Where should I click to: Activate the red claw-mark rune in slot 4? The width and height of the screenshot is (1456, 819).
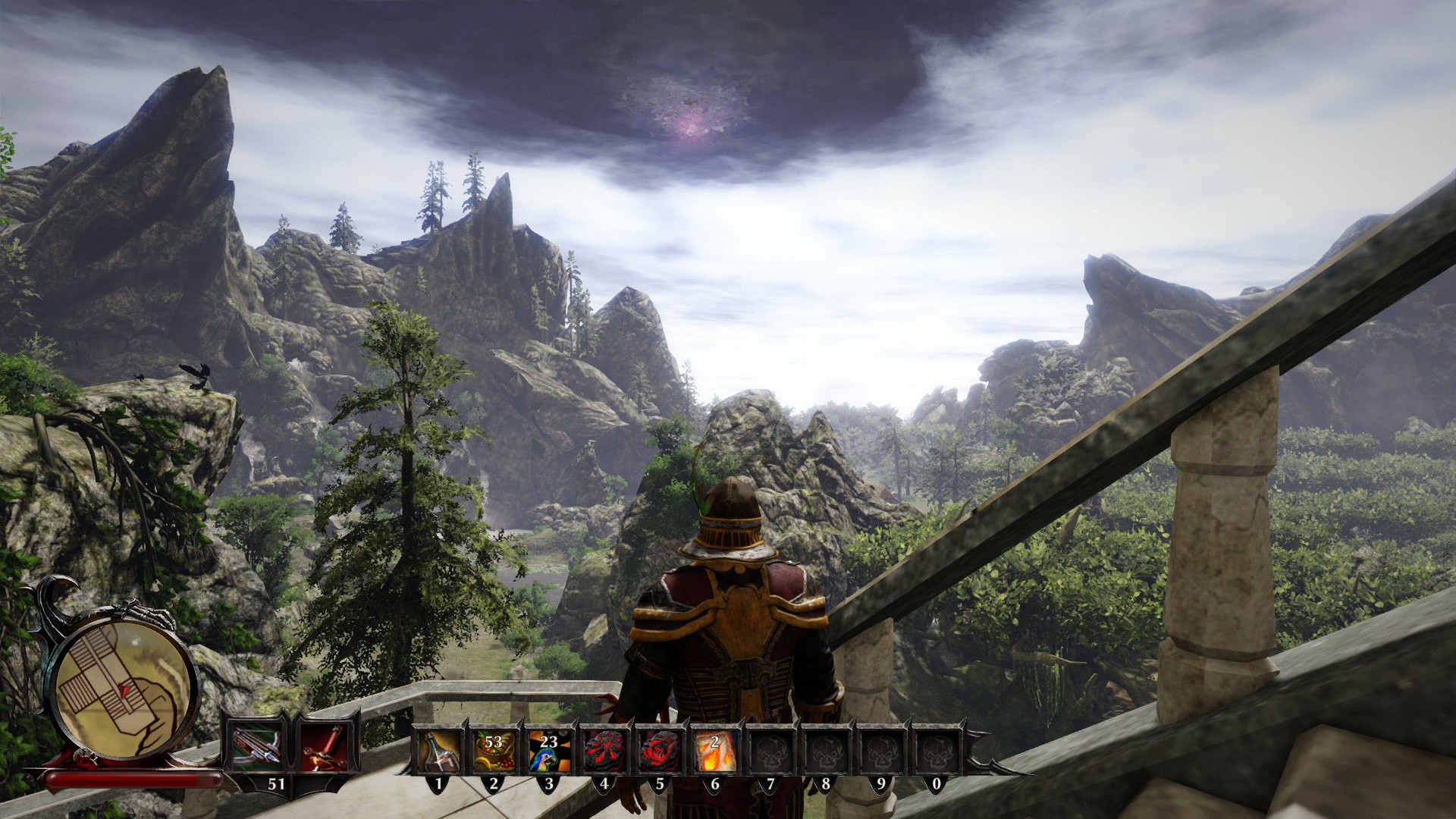[x=604, y=751]
